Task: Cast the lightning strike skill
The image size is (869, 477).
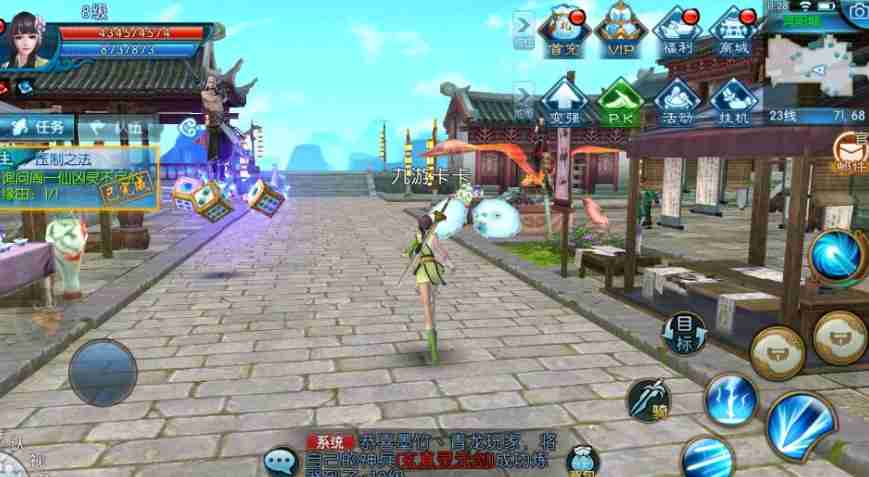Action: click(x=732, y=399)
